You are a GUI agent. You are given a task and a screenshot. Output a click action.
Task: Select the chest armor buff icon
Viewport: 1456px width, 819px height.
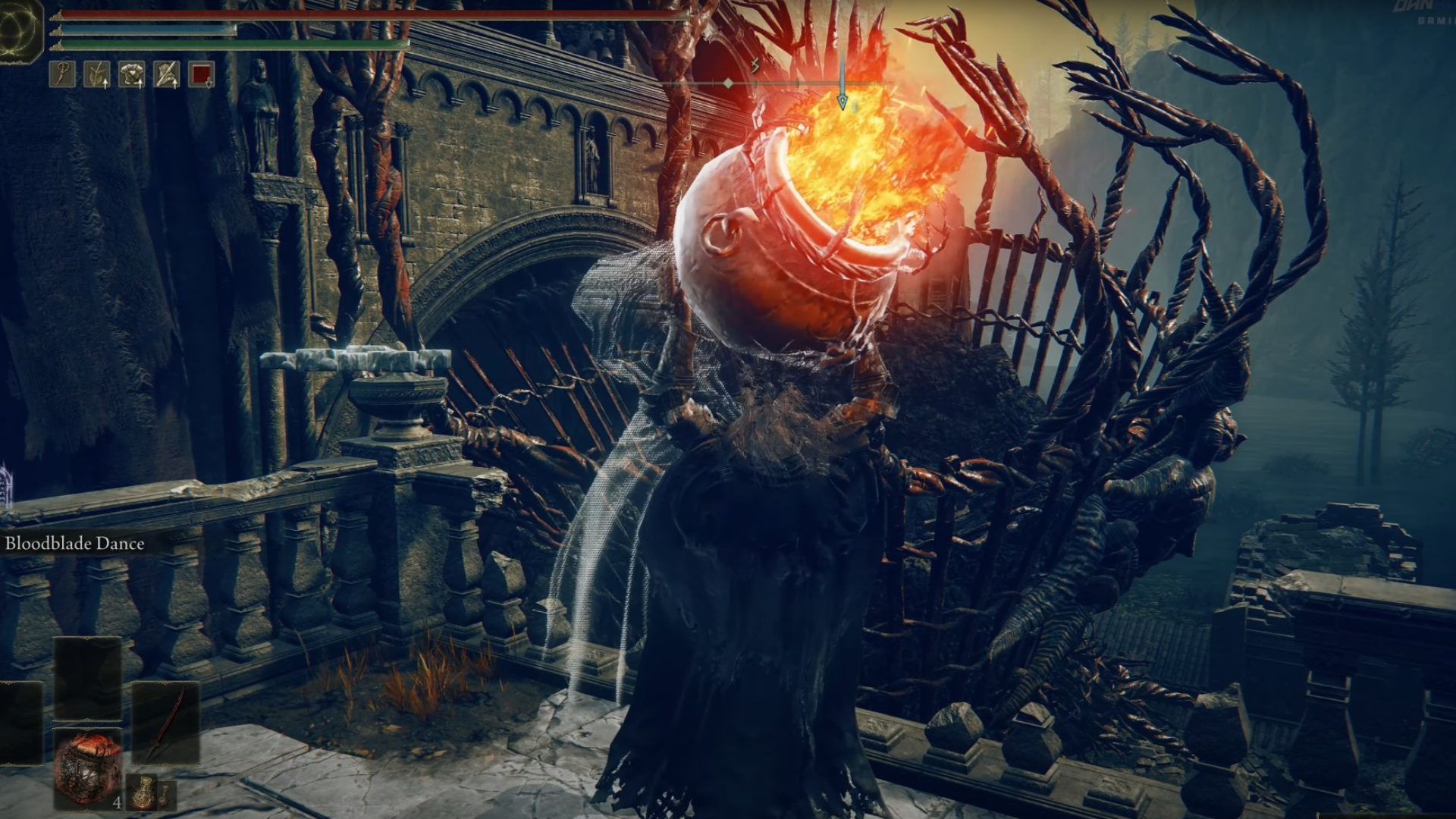tap(131, 74)
